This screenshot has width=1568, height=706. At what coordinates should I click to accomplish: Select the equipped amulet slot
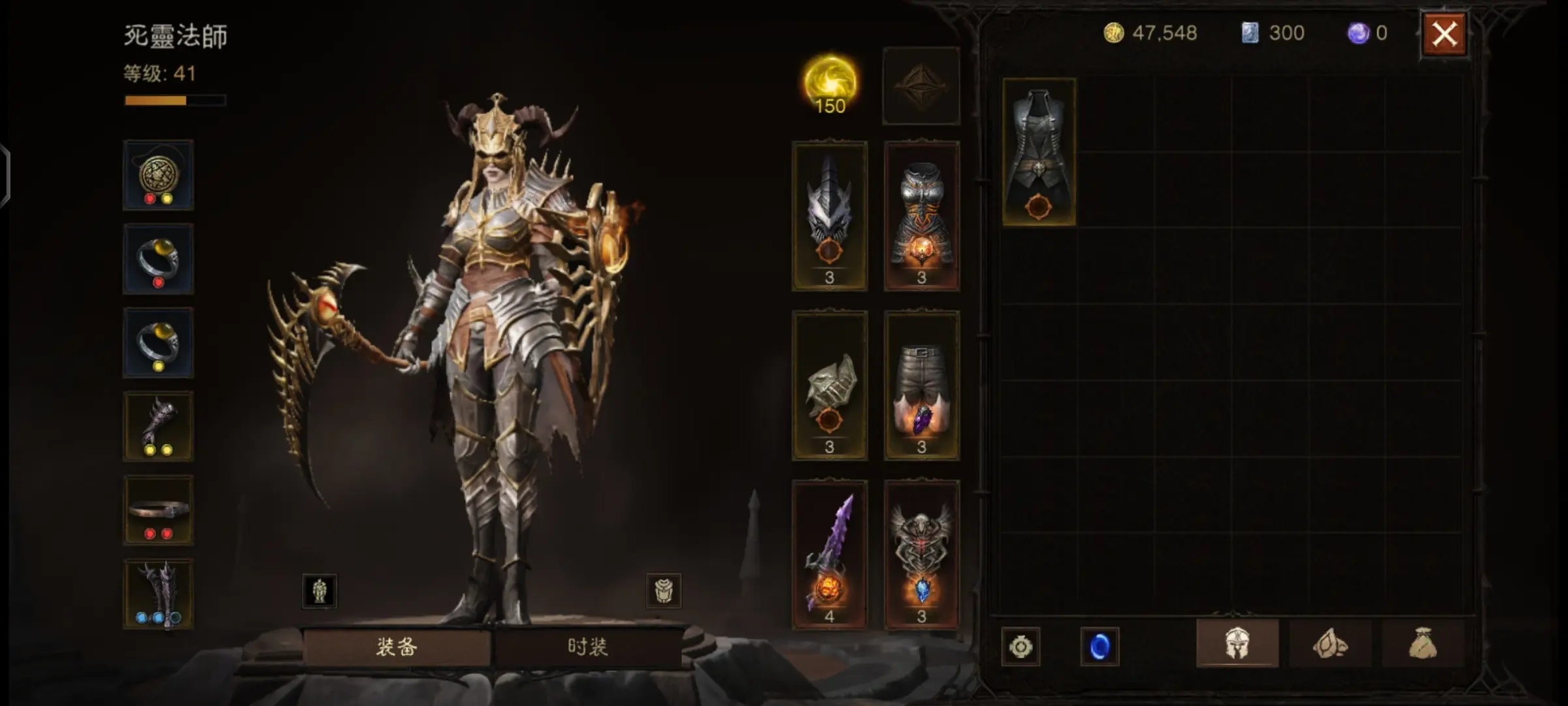pos(158,175)
